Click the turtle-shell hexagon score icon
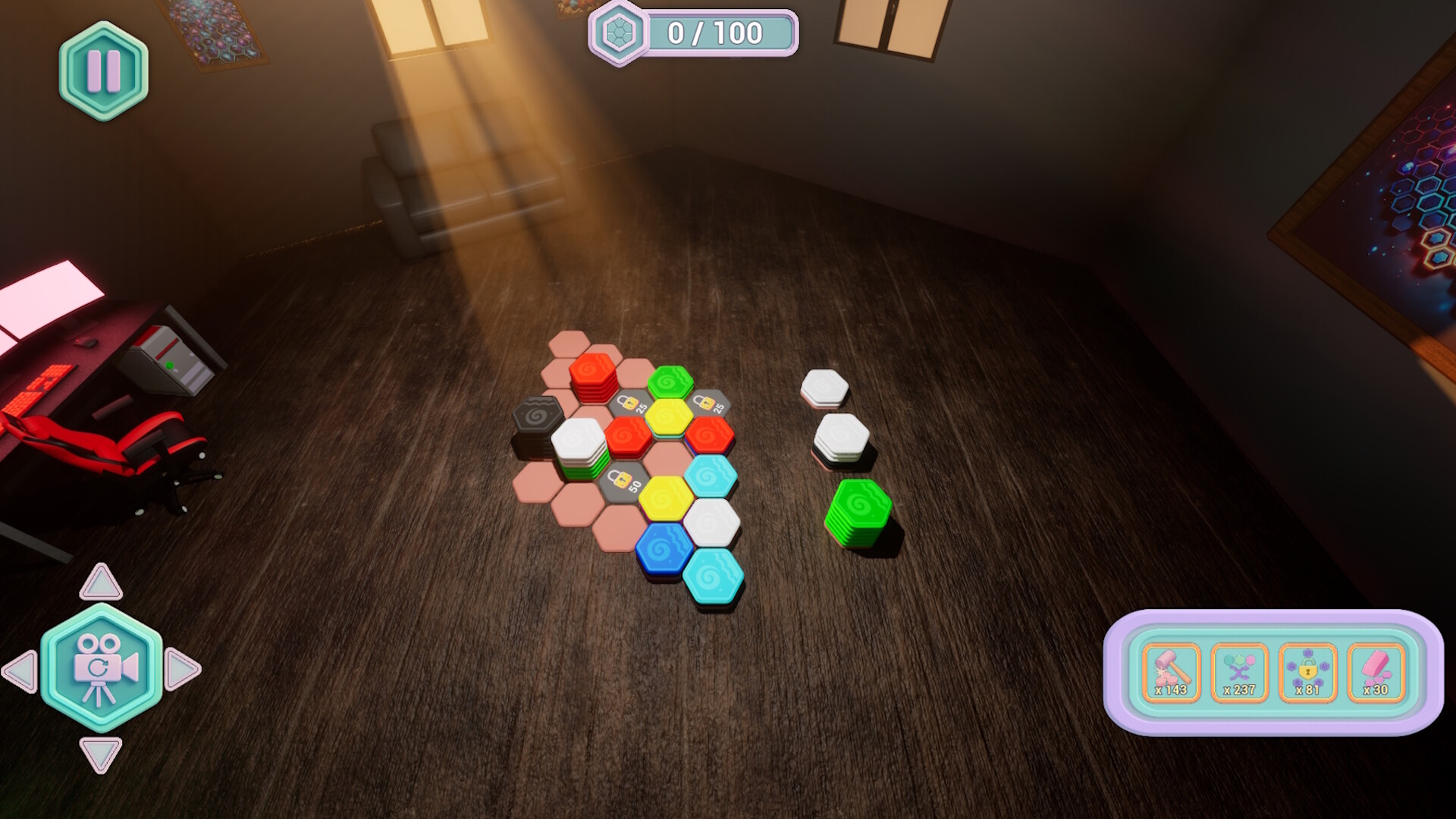Screen dimensions: 1456x819 (620, 32)
